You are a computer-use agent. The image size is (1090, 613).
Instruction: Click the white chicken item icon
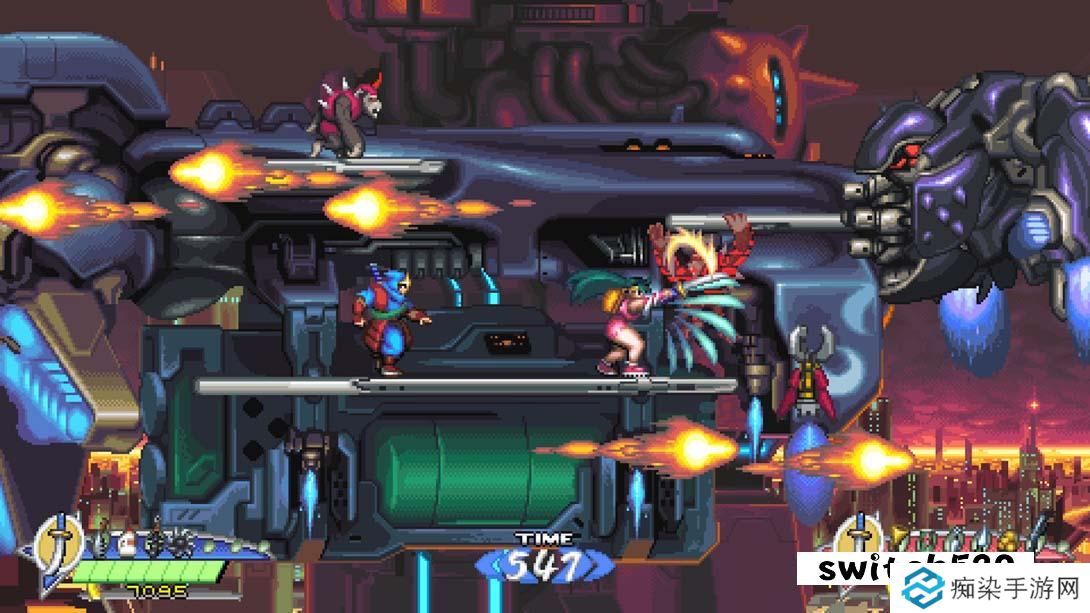coord(128,545)
